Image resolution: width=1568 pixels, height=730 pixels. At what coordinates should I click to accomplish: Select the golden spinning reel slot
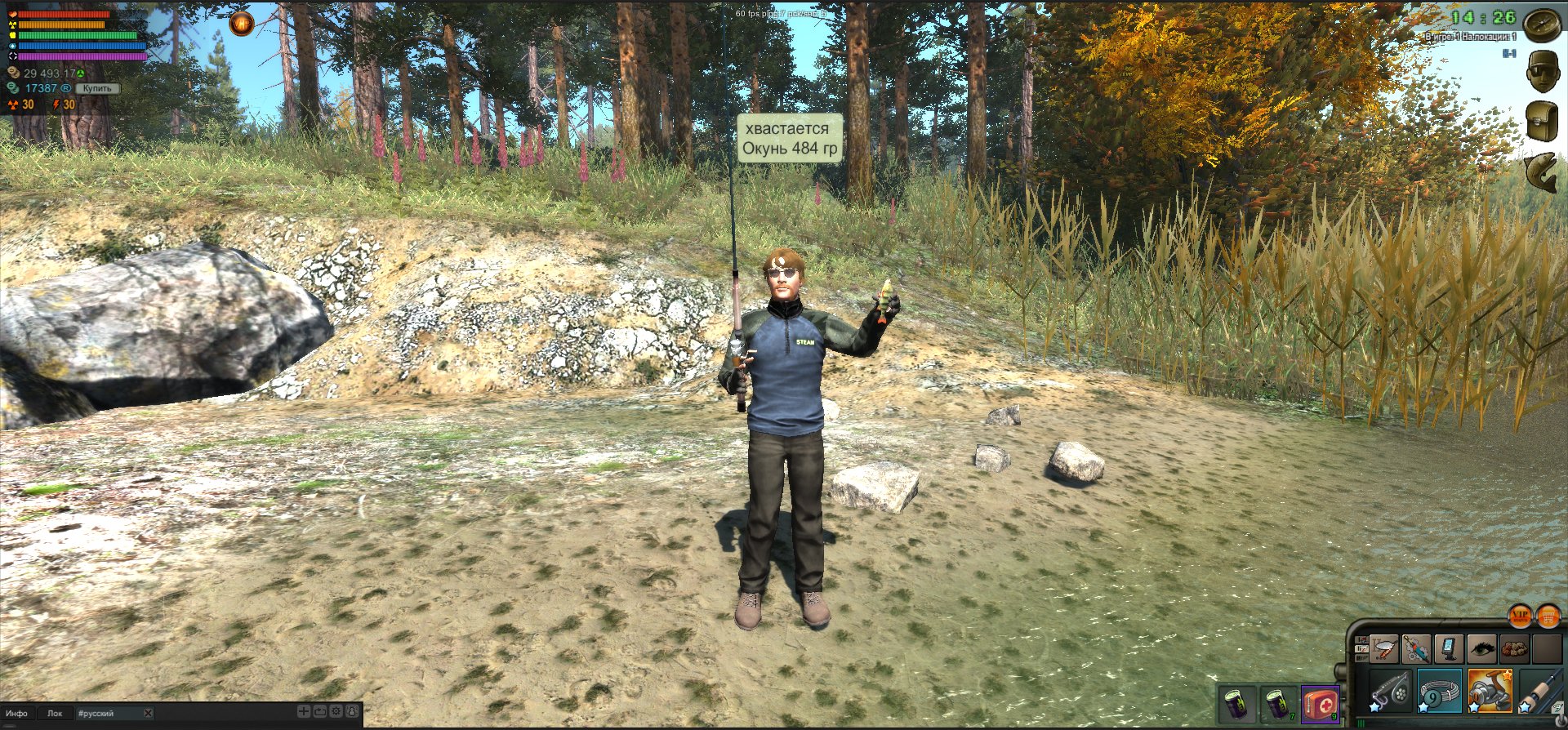pyautogui.click(x=1490, y=692)
